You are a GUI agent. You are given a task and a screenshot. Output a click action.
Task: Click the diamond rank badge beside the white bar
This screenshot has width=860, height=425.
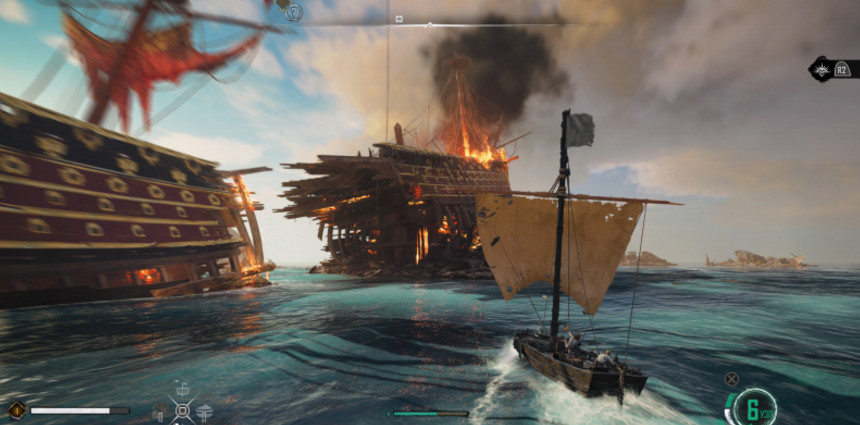[16, 409]
